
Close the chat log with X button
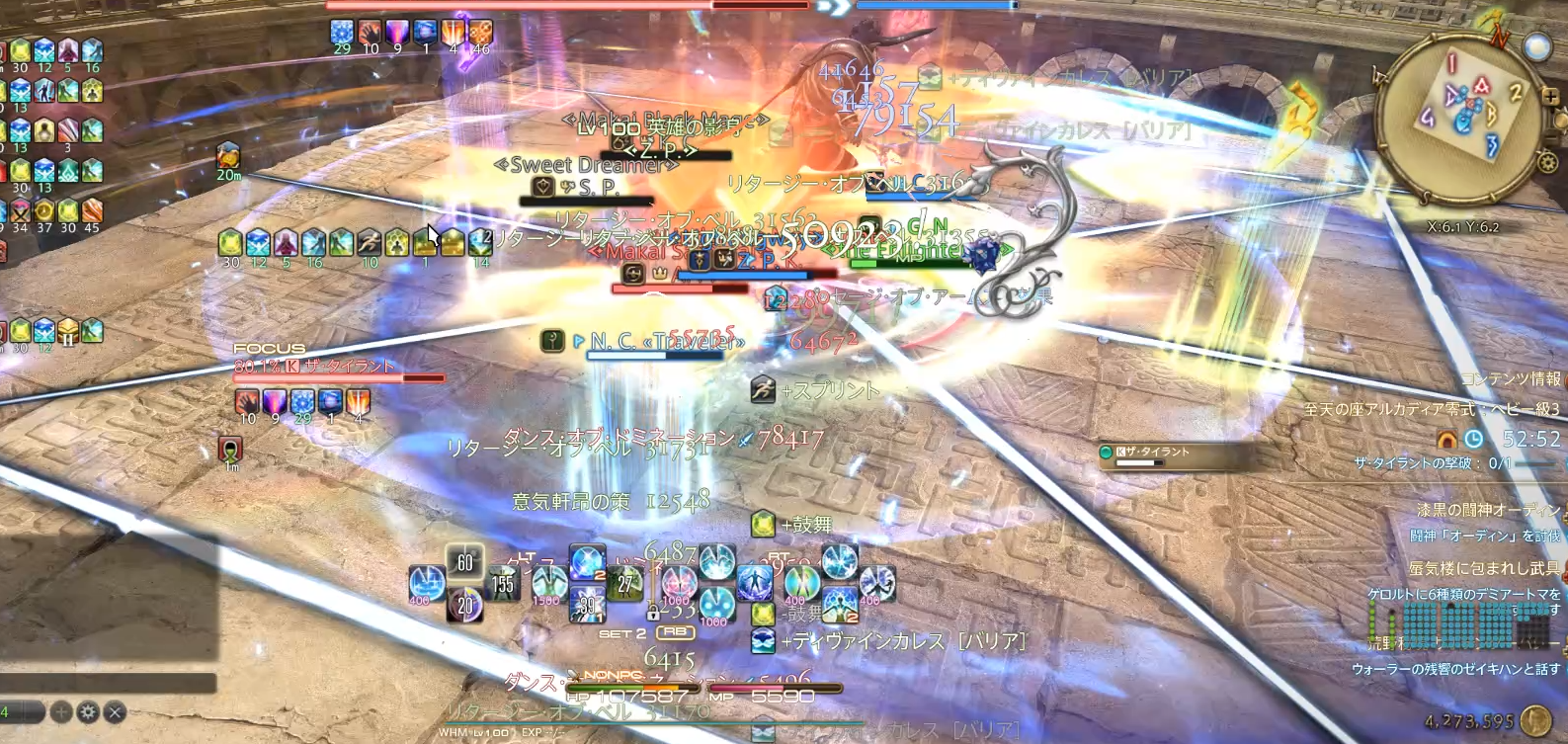(115, 711)
